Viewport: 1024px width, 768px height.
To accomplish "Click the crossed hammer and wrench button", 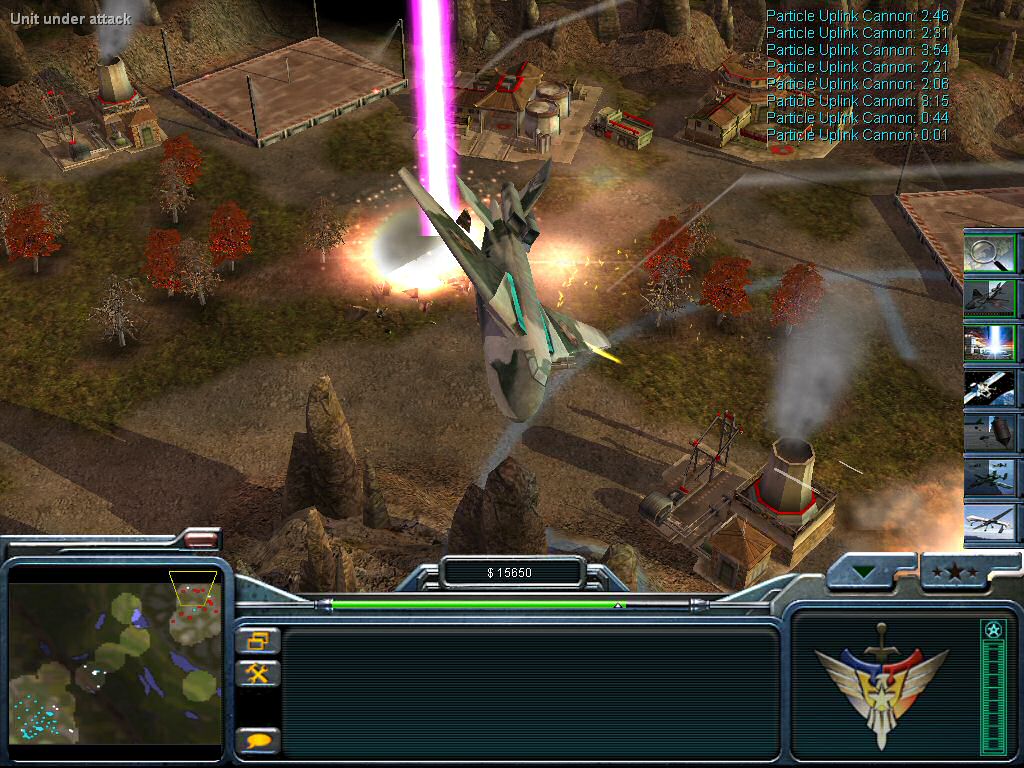I will (258, 673).
